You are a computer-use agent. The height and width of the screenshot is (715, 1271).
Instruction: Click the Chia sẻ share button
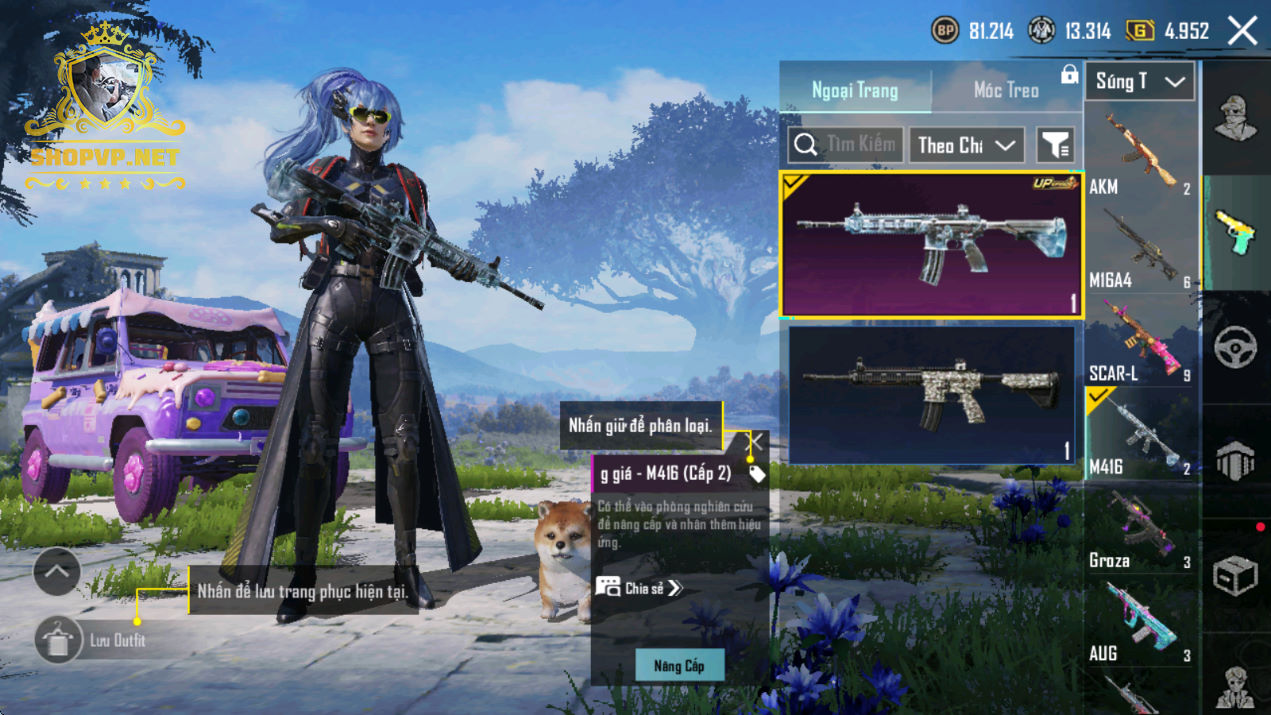(640, 588)
